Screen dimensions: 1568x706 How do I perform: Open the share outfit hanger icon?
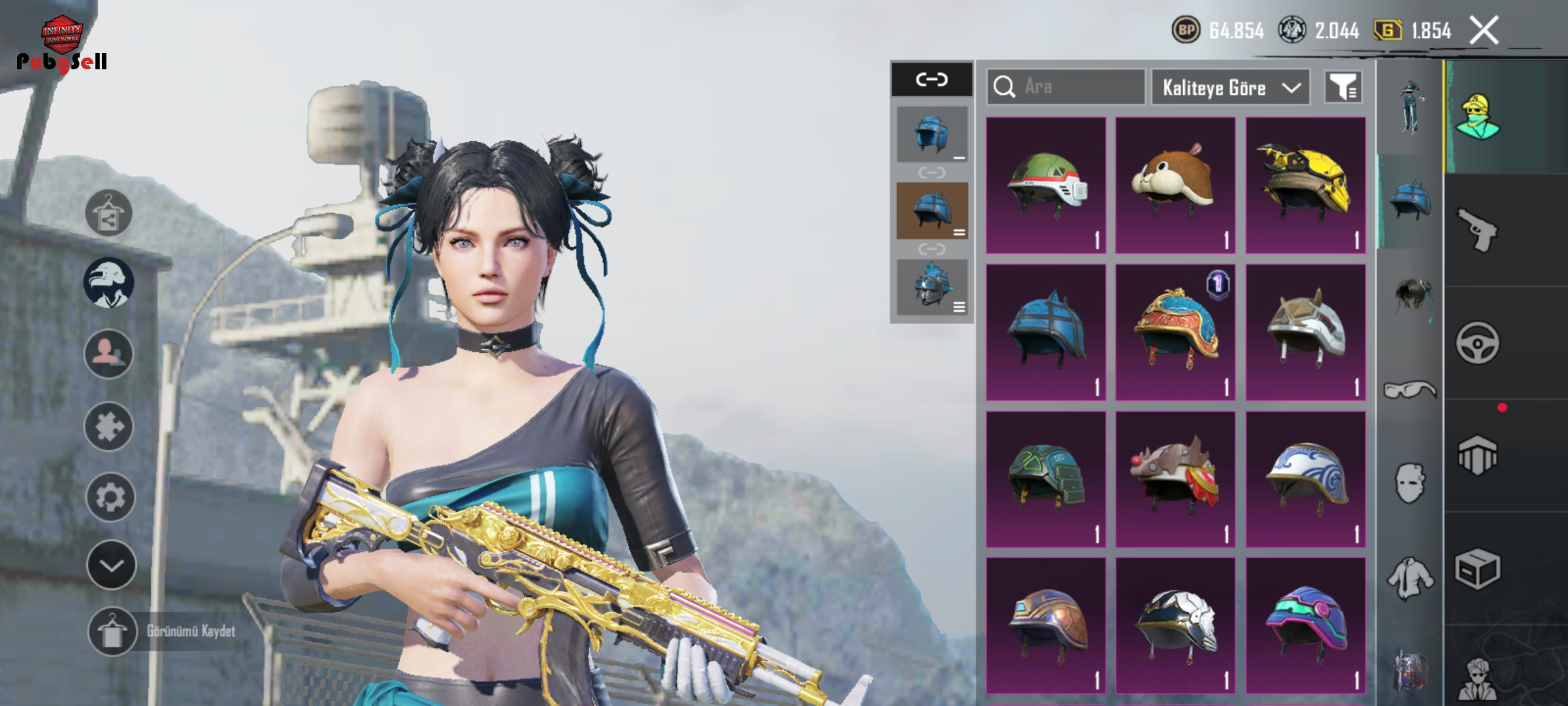[x=108, y=213]
